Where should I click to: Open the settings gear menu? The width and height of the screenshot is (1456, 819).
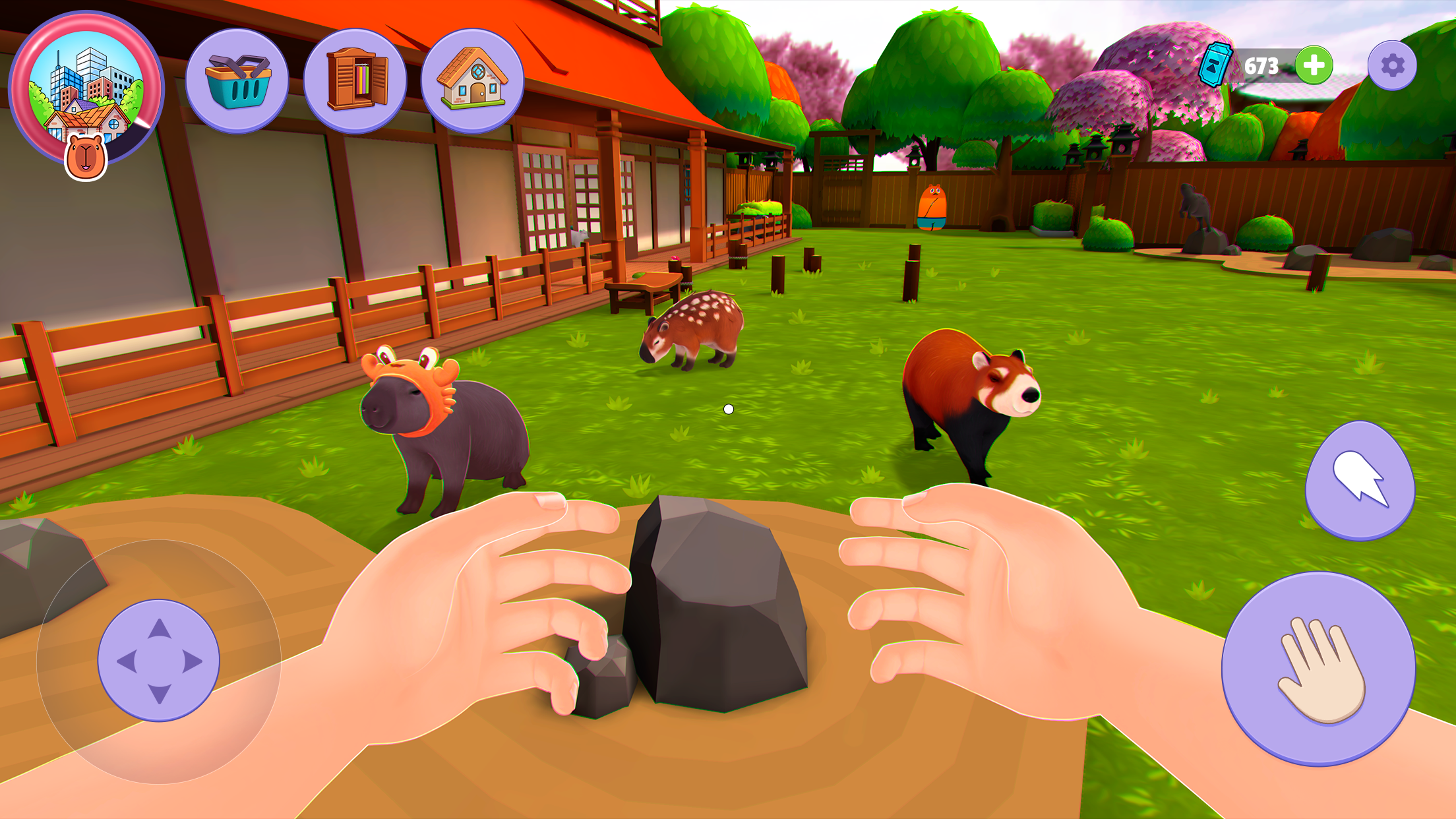tap(1391, 66)
